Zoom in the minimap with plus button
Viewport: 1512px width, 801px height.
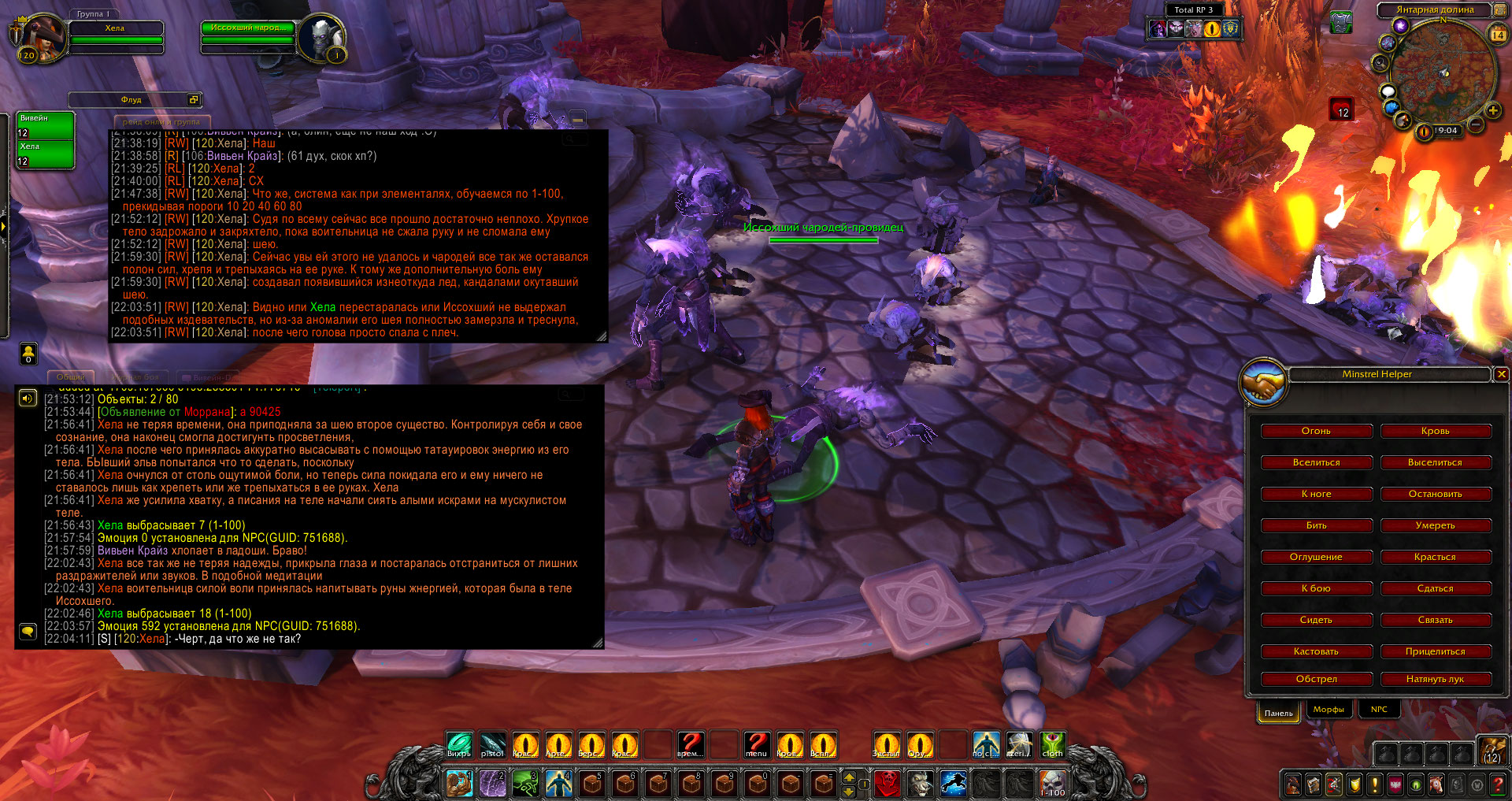point(1492,111)
